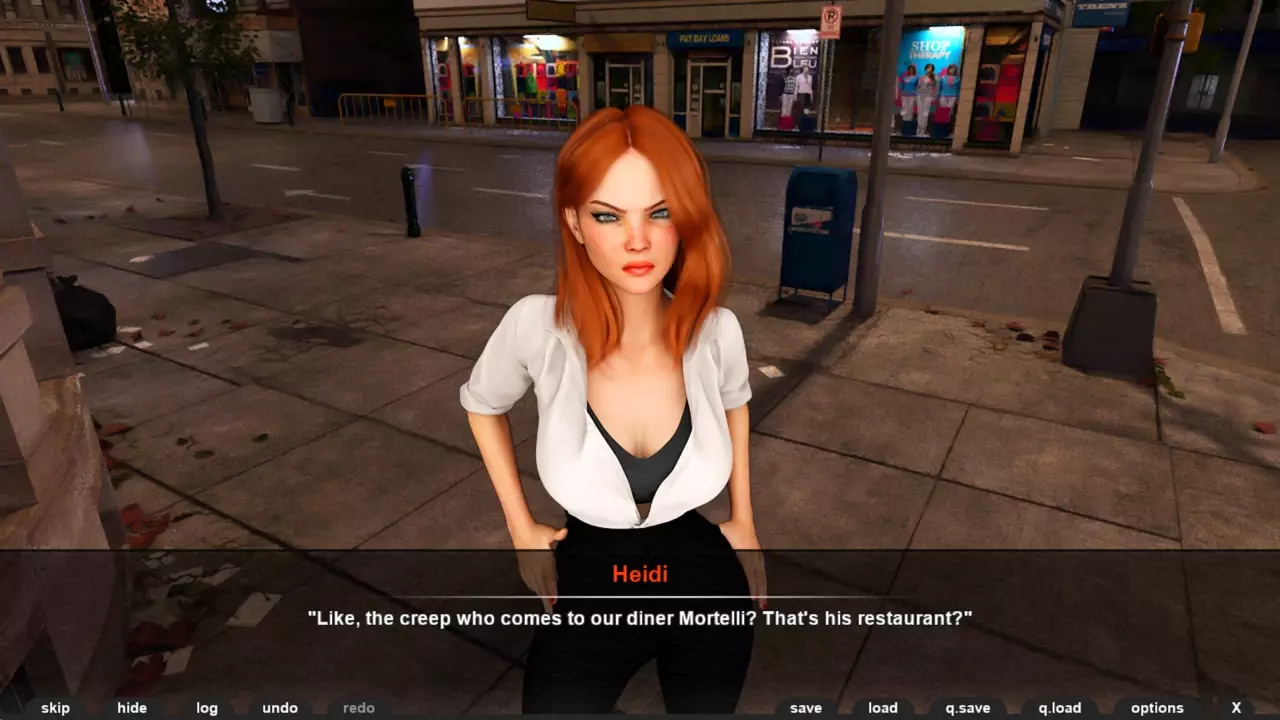Open the save menu

point(806,708)
